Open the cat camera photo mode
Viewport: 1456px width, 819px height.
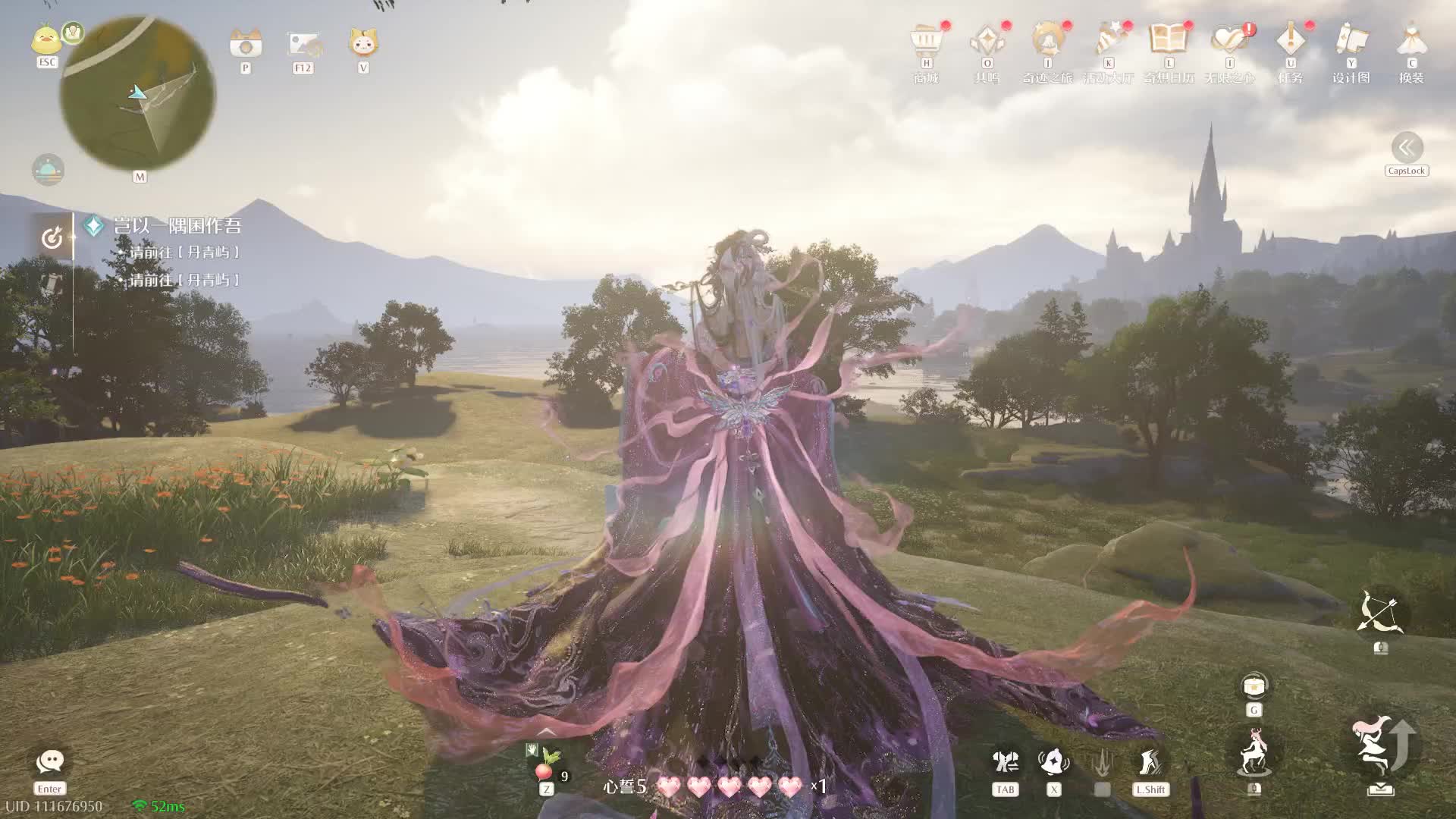[246, 44]
